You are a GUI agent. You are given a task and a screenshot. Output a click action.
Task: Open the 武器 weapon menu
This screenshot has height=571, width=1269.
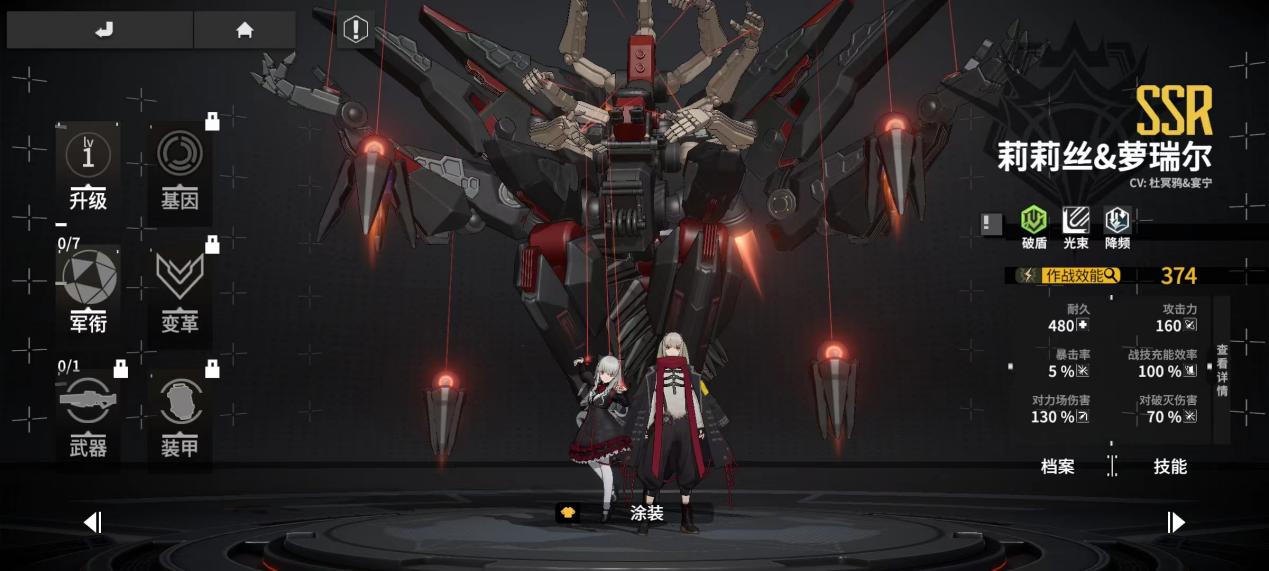coord(88,415)
